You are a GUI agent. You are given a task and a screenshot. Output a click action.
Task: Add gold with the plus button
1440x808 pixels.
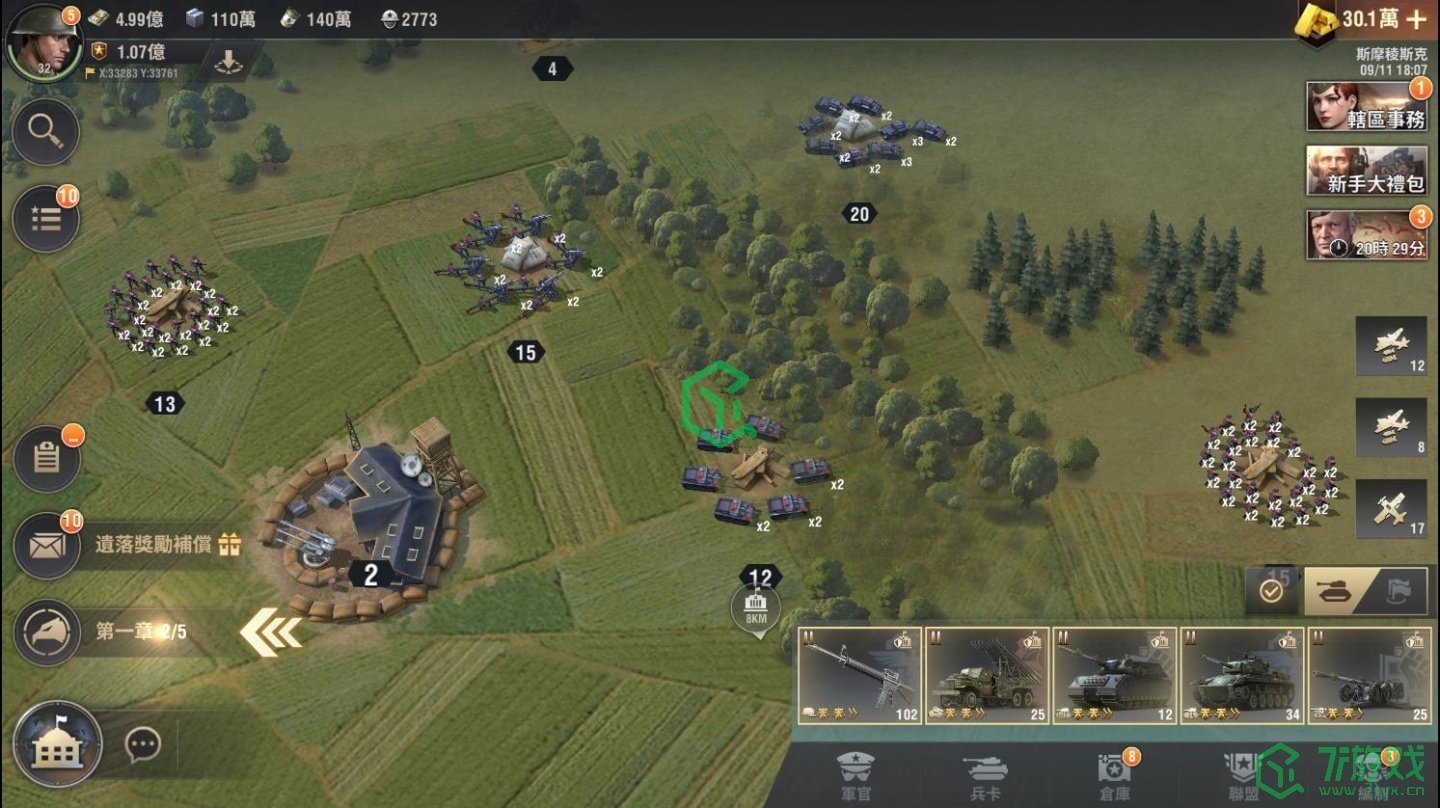point(1416,19)
